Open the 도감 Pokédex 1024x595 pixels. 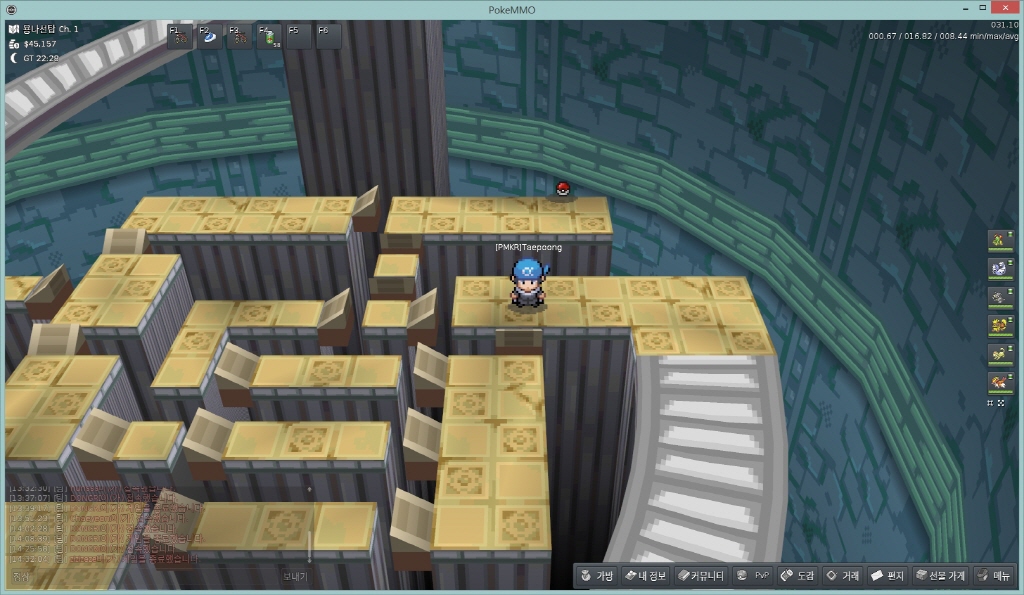click(800, 576)
